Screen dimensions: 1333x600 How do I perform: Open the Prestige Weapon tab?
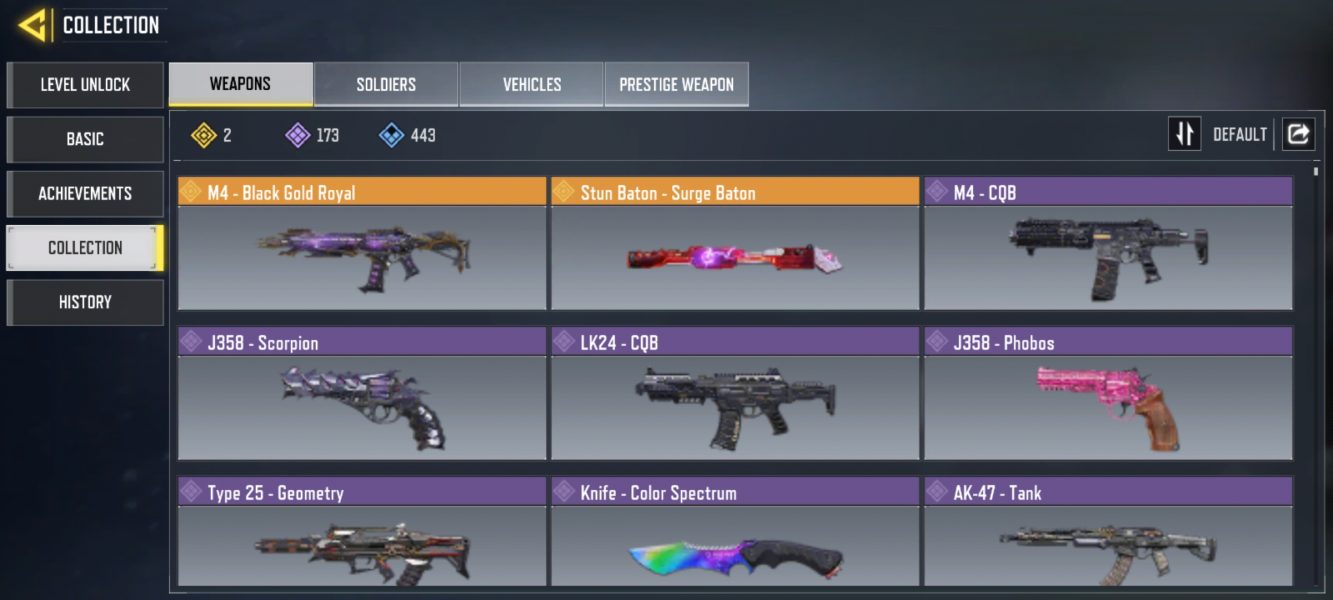[x=676, y=84]
